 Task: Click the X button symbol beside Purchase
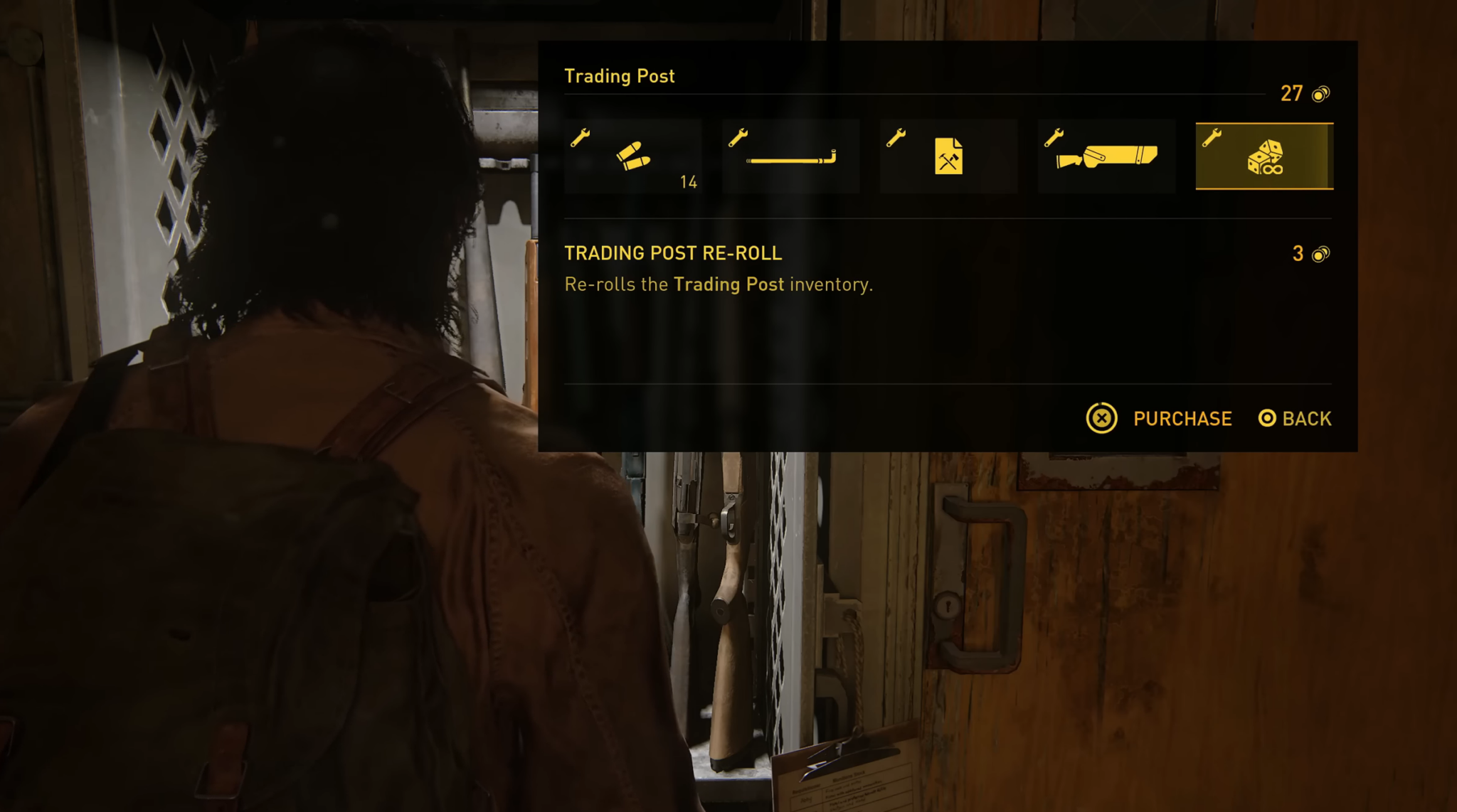point(1101,419)
